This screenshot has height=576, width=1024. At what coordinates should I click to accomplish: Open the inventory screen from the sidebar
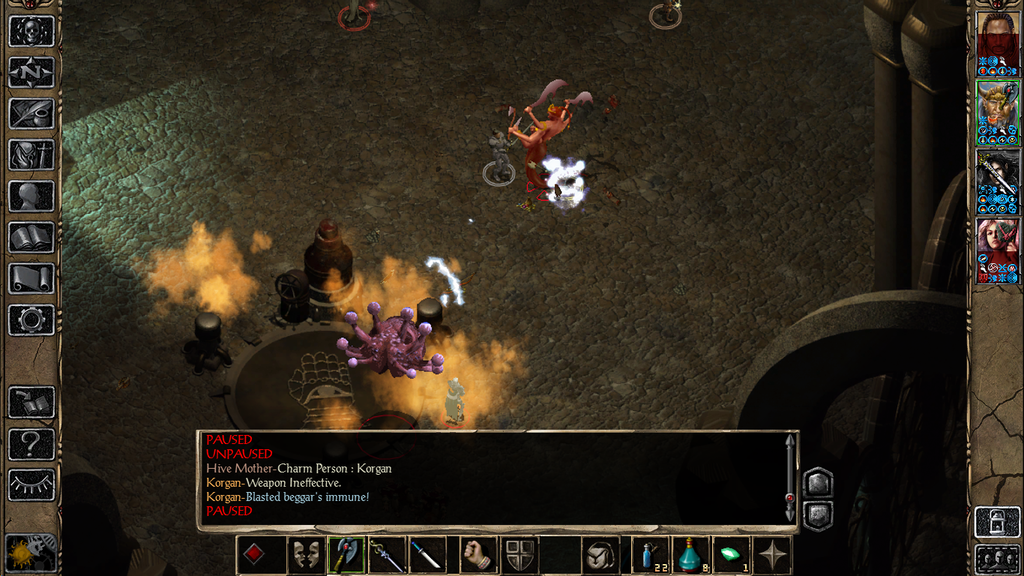(31, 155)
